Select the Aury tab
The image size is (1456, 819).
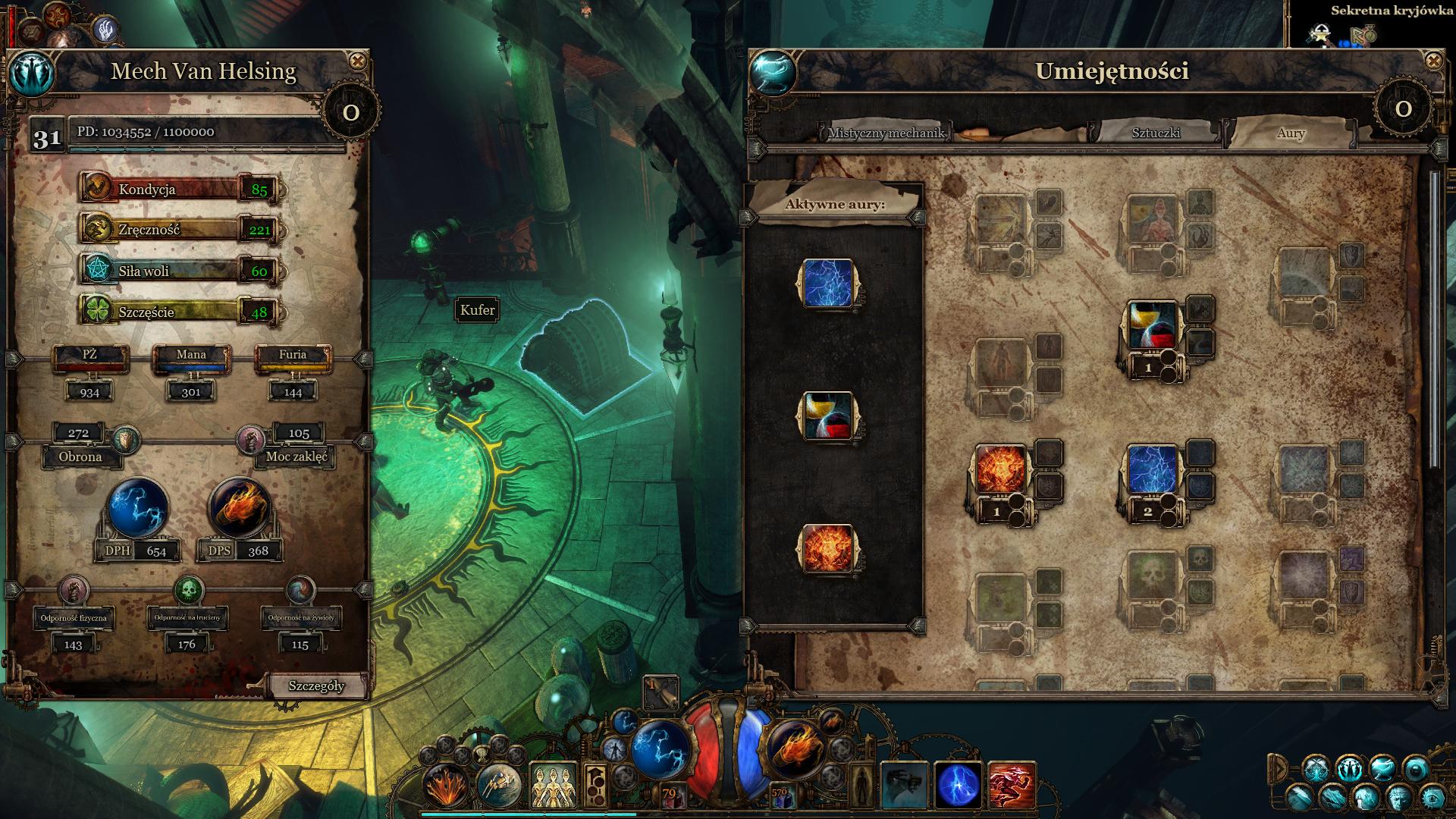pos(1291,133)
